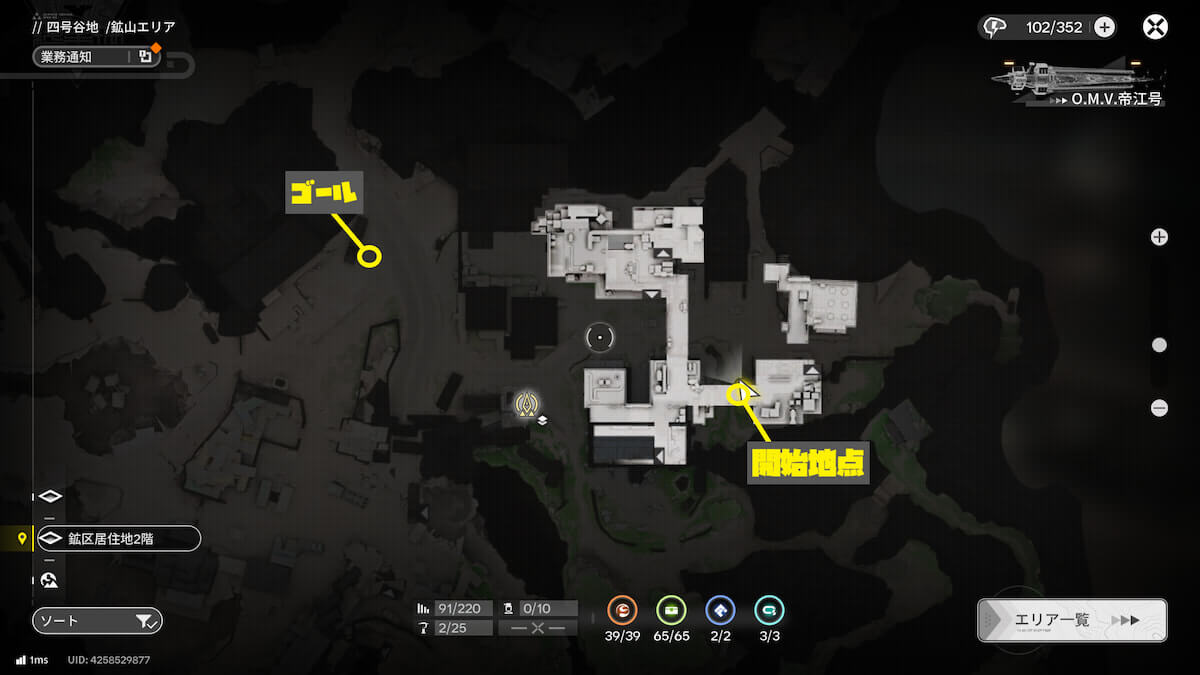The image size is (1200, 675).
Task: Zoom in the map with the plus control
Action: coord(1159,237)
